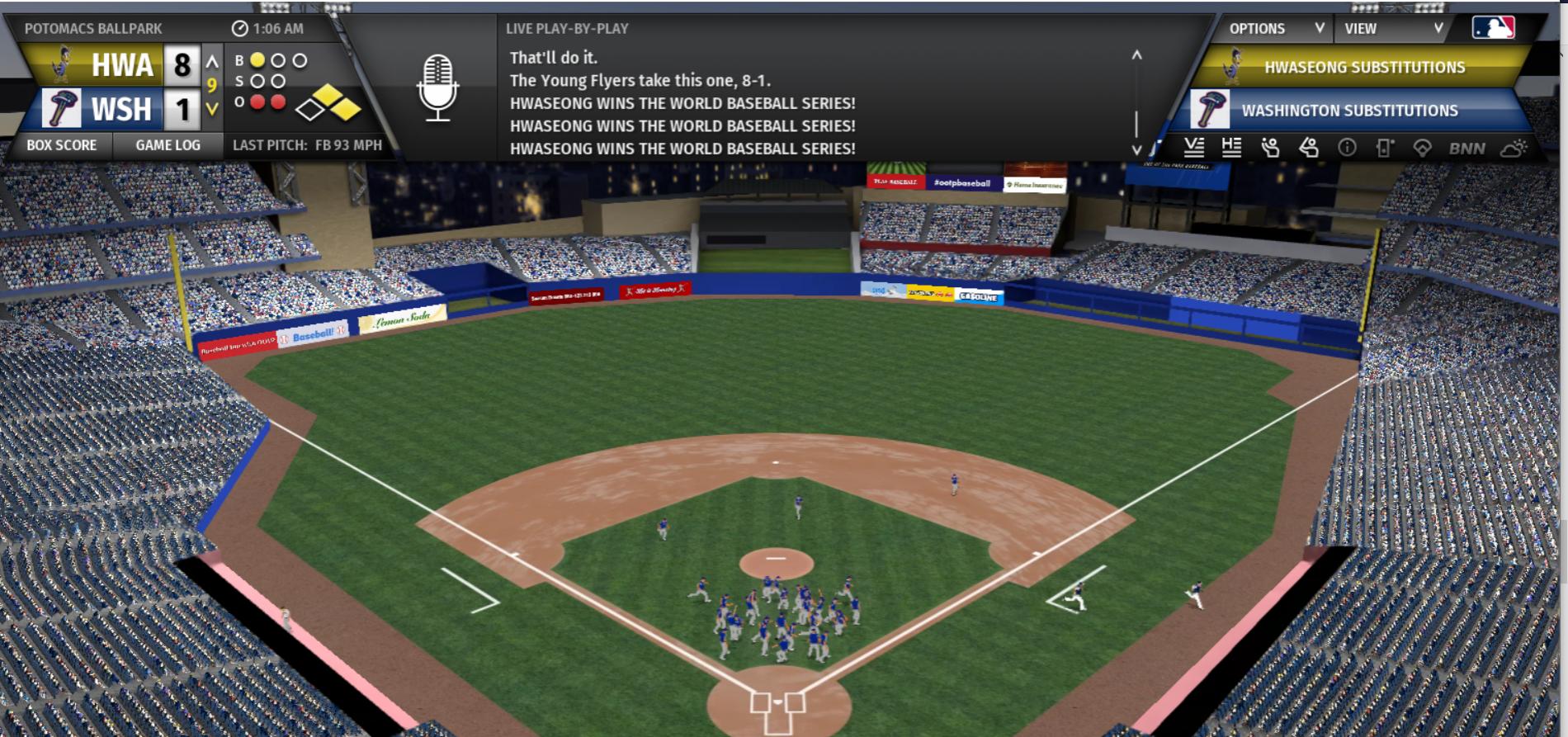1568x737 pixels.
Task: Open Washington Substitutions
Action: [1348, 111]
